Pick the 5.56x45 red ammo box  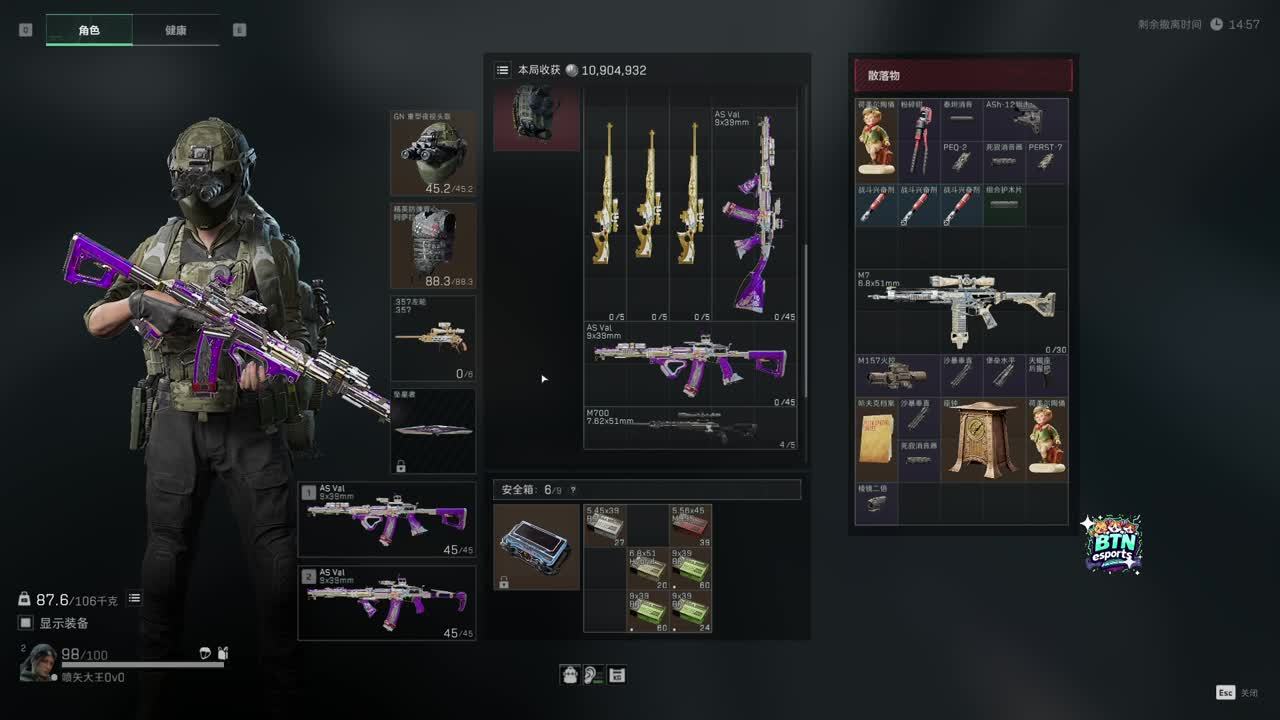coord(691,525)
